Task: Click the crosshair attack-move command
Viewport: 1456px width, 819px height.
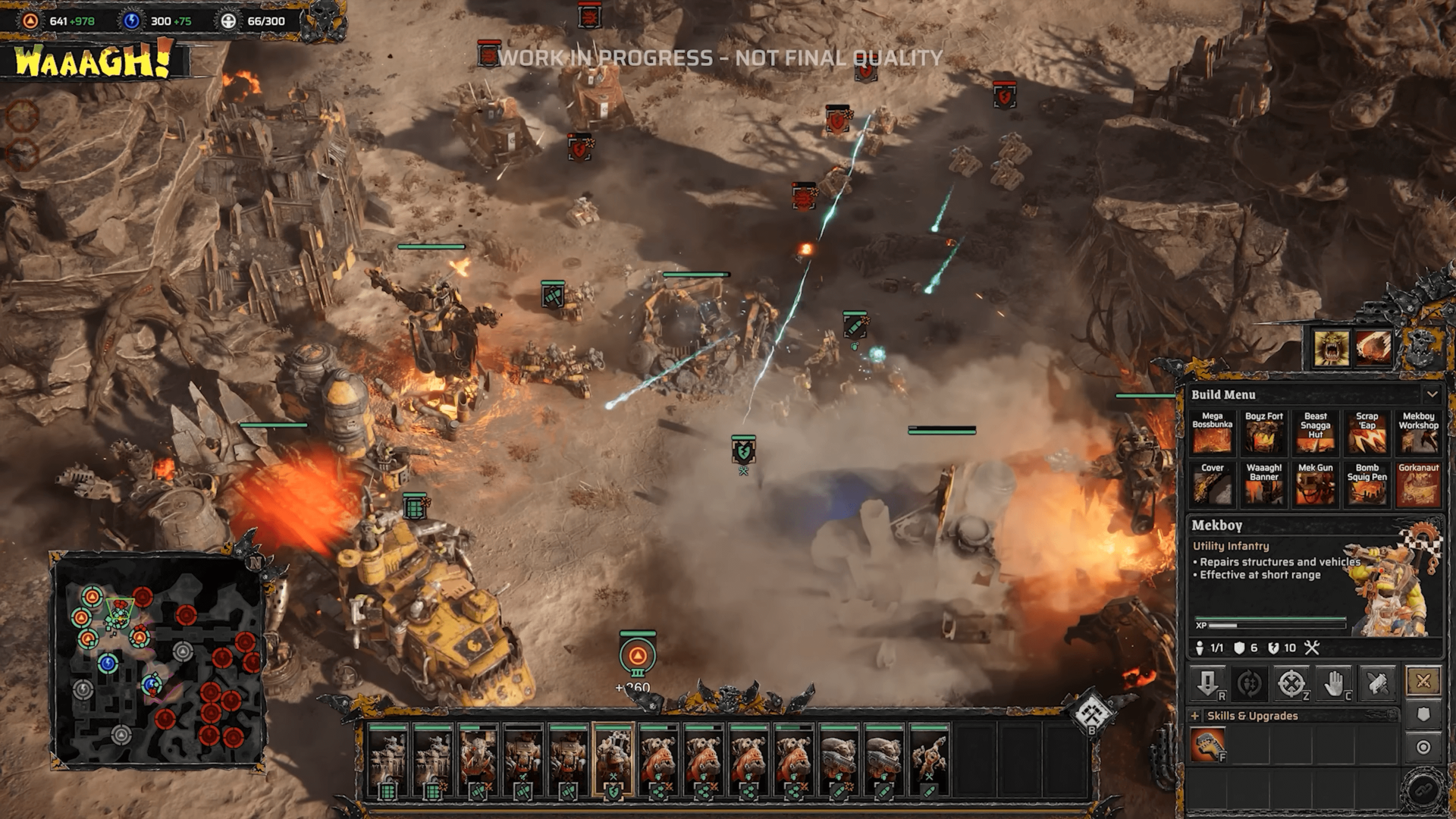Action: (1291, 684)
